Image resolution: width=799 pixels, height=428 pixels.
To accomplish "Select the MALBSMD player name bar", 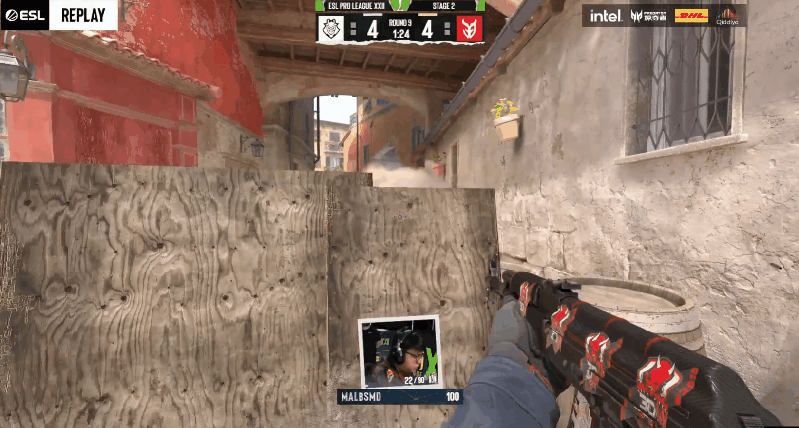I will [400, 397].
